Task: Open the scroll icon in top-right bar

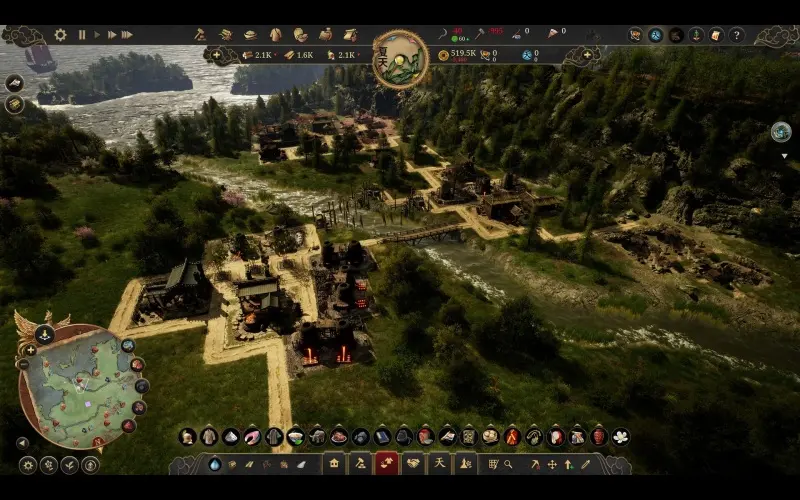Action: coord(716,35)
